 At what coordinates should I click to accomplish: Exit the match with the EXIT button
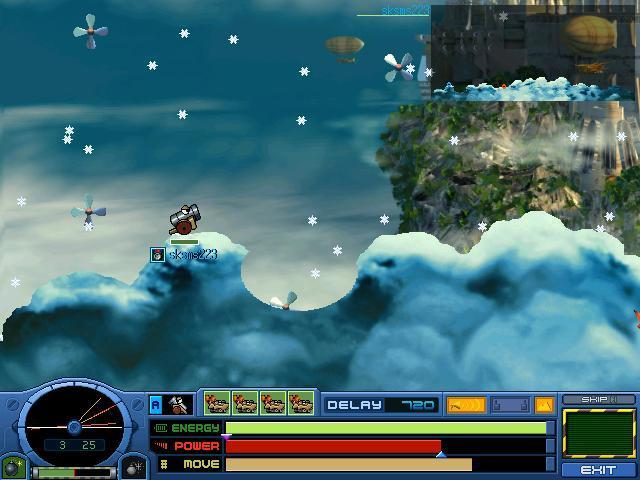click(x=599, y=469)
